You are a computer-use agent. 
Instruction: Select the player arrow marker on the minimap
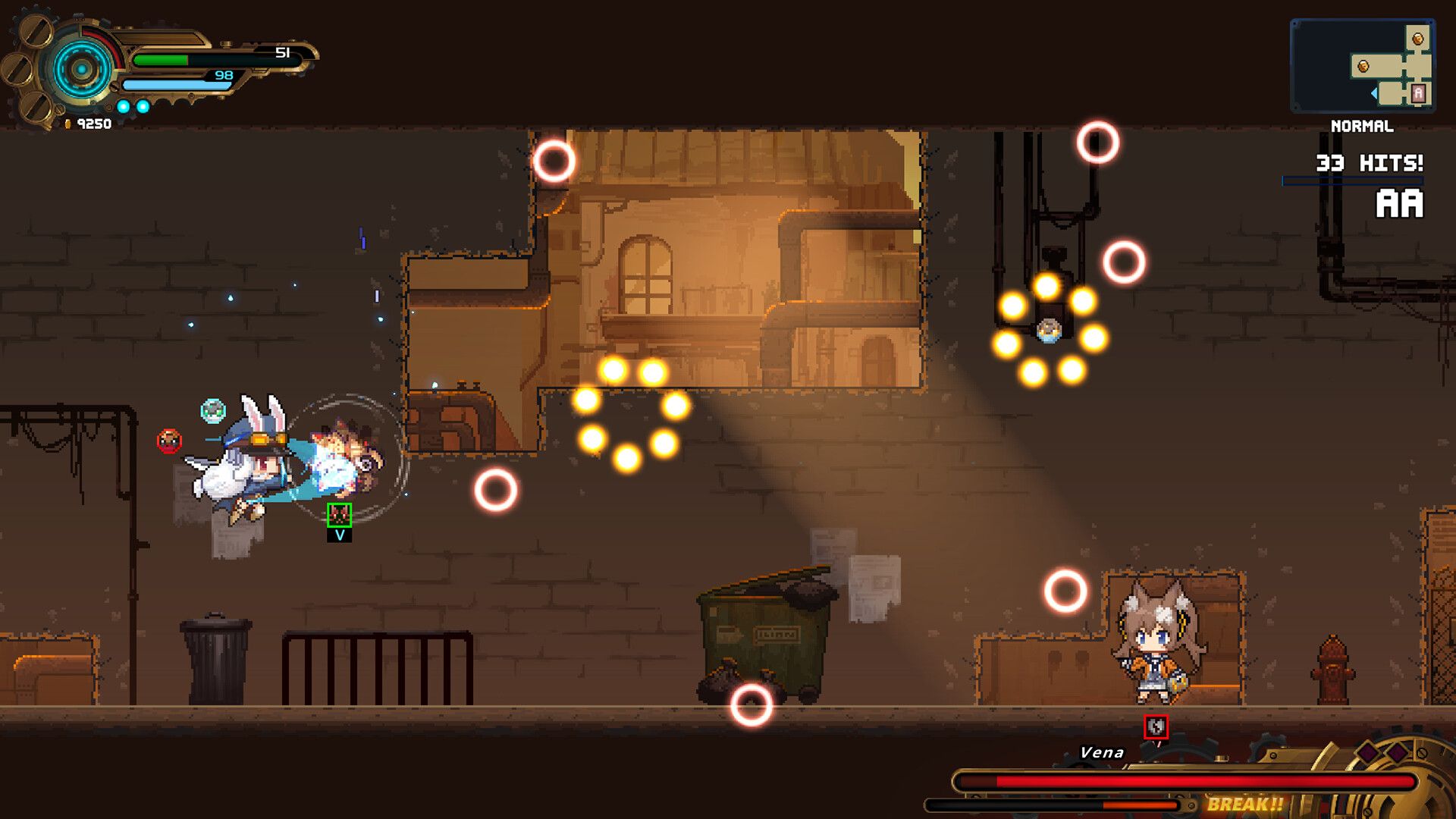pyautogui.click(x=1373, y=93)
